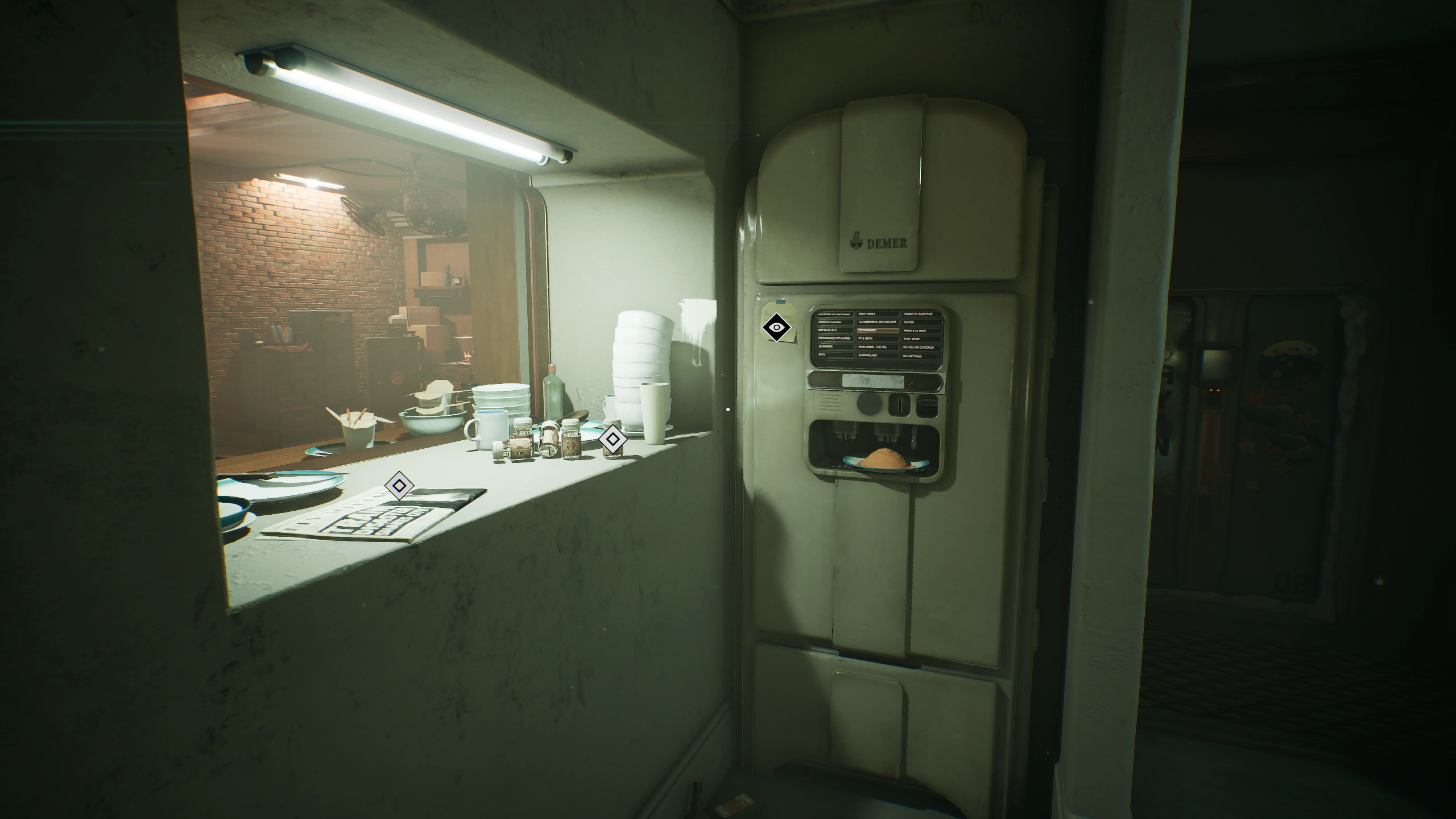This screenshot has height=819, width=1456.
Task: Activate the diamond interaction marker on the spice jar
Action: coord(612,439)
